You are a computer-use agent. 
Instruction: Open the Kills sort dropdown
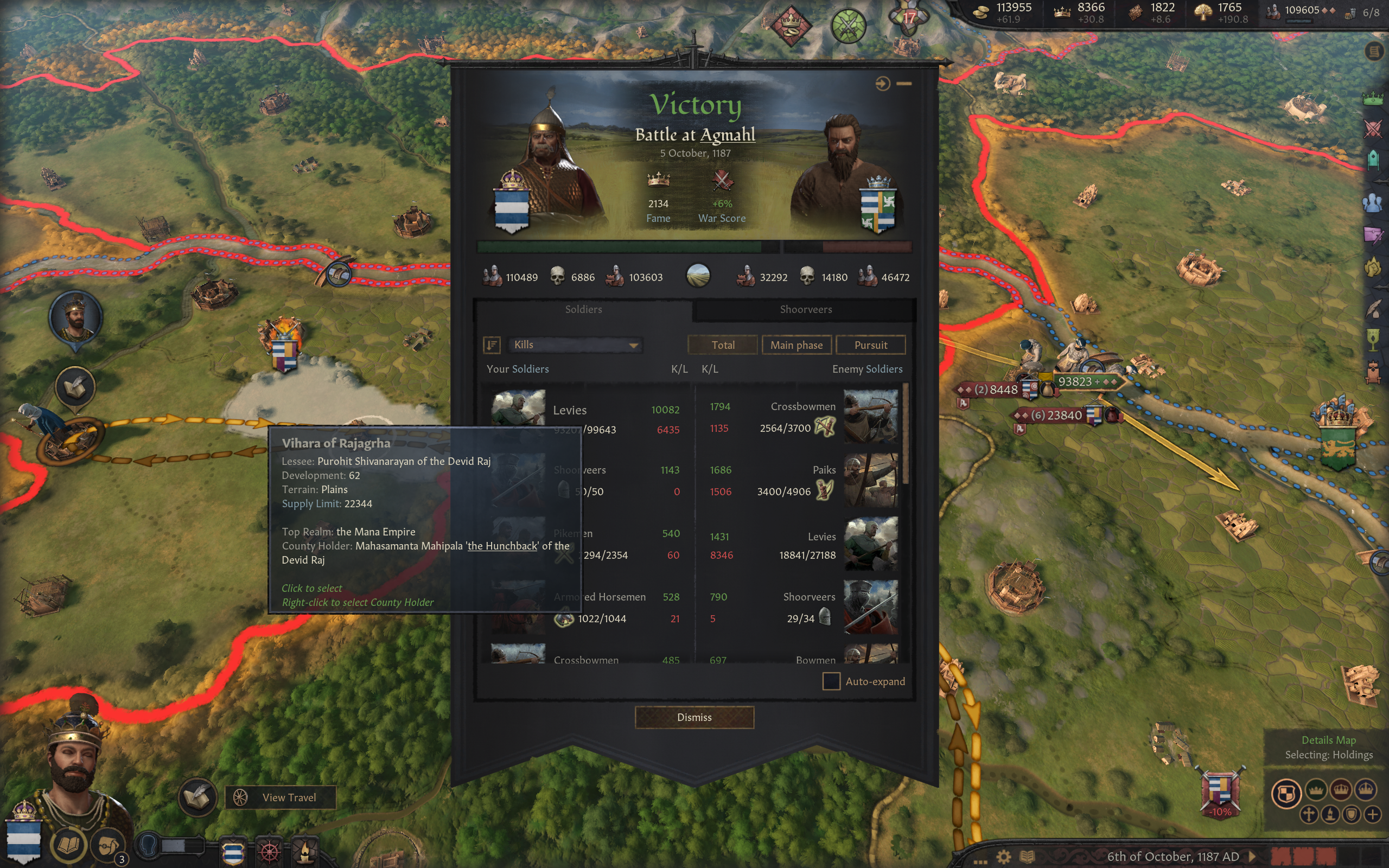pyautogui.click(x=575, y=344)
